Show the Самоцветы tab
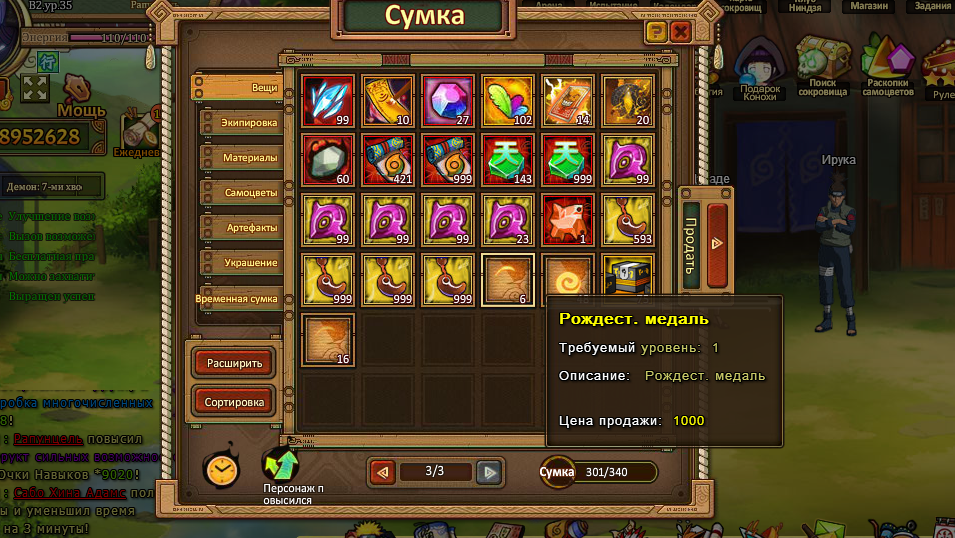The width and height of the screenshot is (955, 538). point(238,193)
